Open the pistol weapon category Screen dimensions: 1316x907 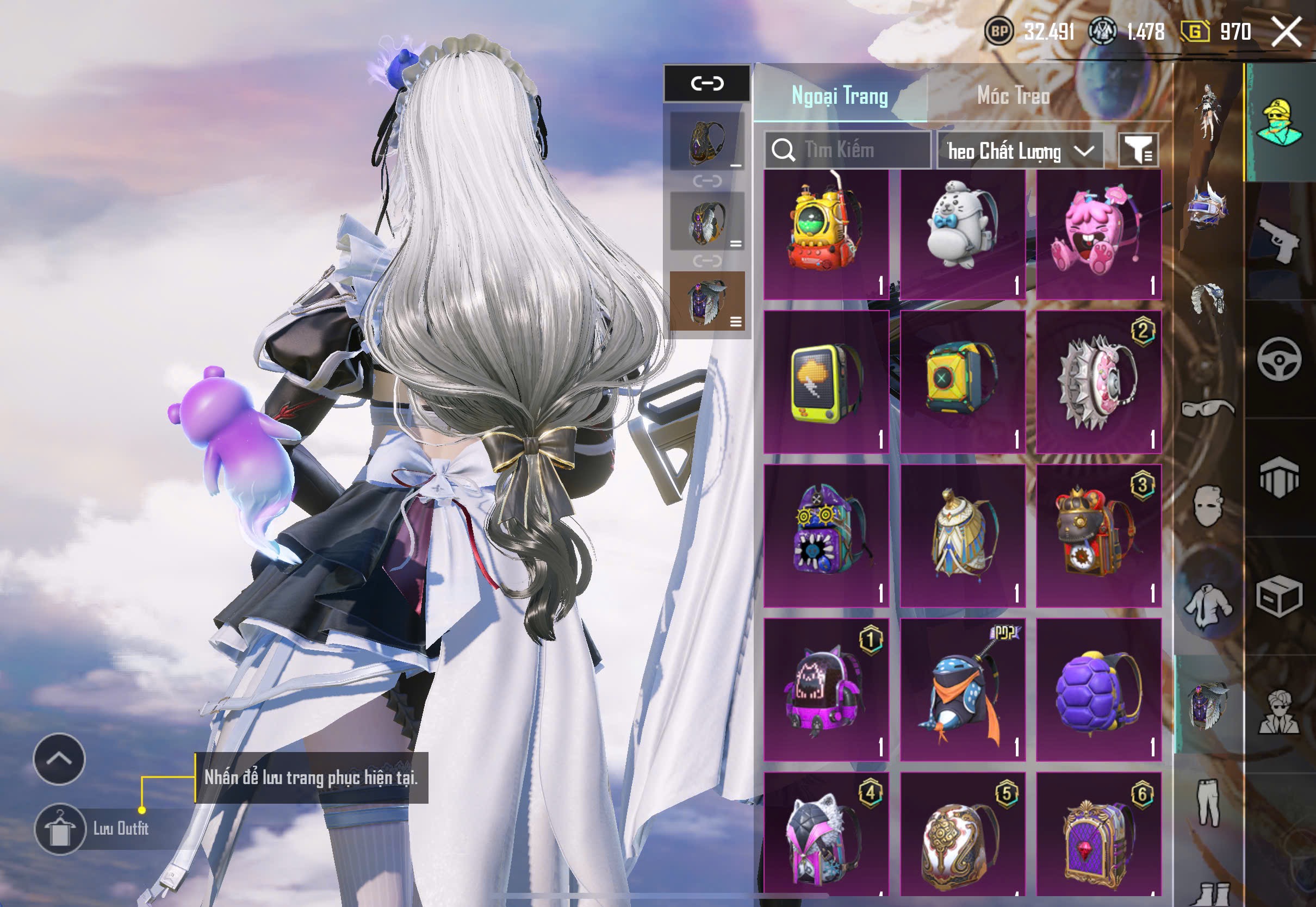pyautogui.click(x=1279, y=240)
